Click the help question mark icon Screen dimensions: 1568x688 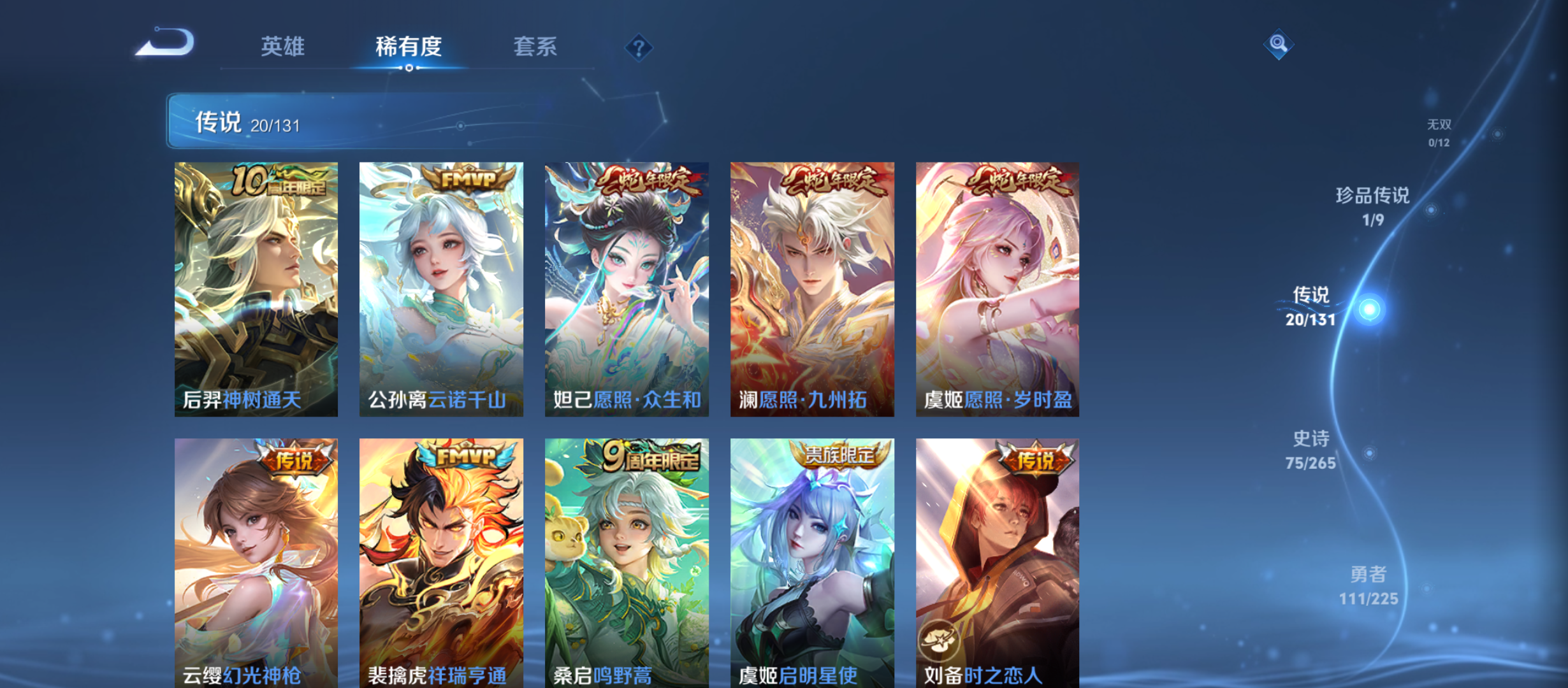coord(639,47)
